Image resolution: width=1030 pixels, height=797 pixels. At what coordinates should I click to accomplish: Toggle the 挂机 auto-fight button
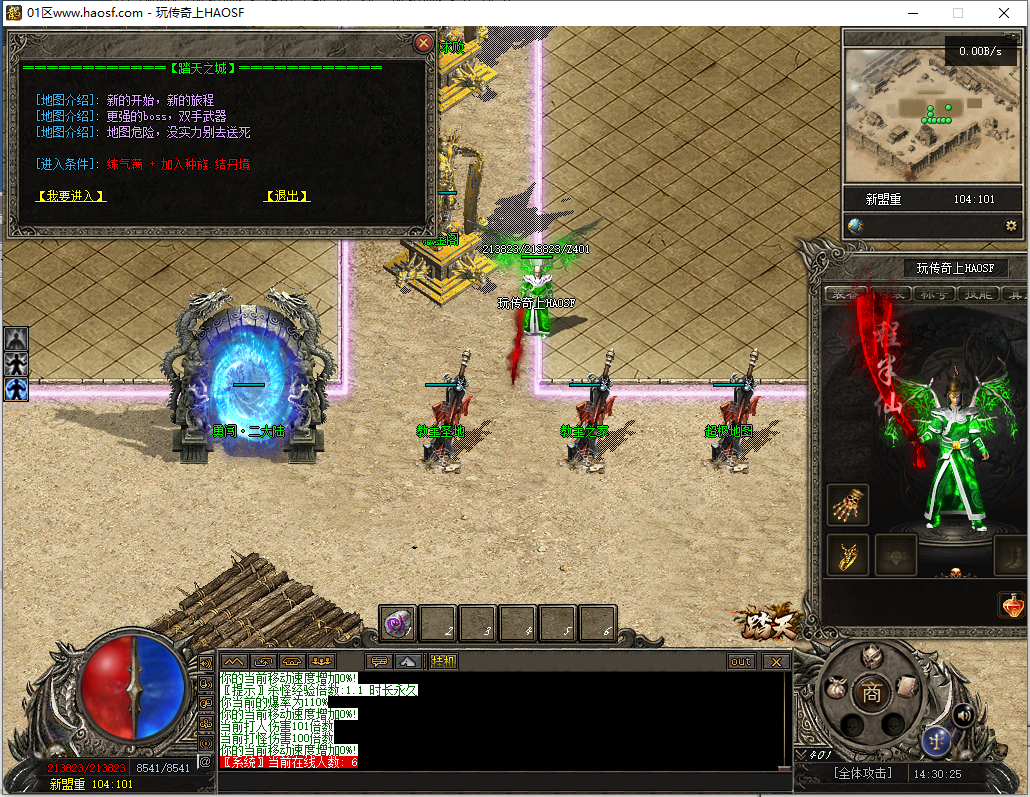pyautogui.click(x=443, y=661)
